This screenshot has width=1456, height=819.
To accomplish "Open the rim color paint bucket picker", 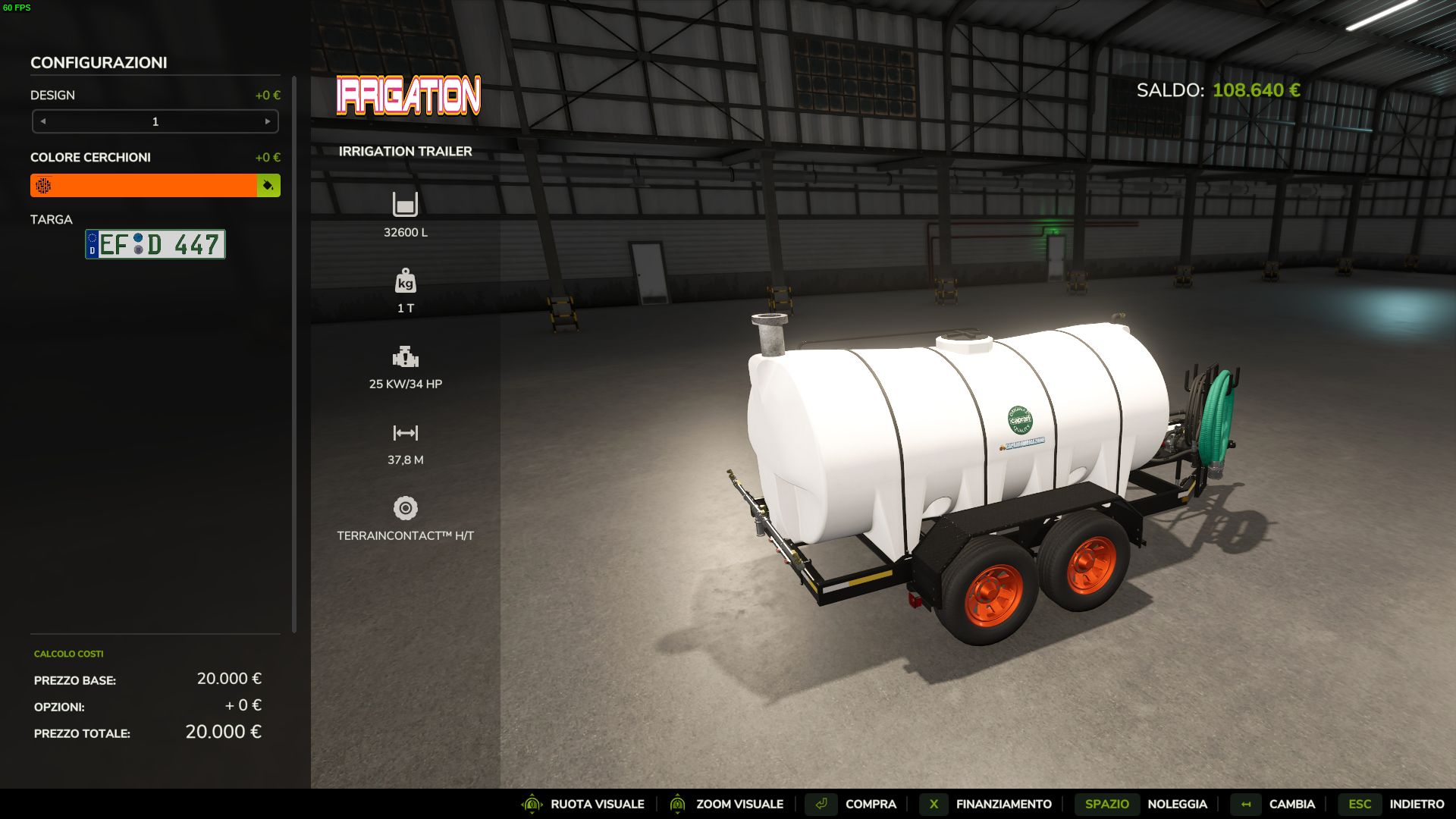I will pos(268,186).
